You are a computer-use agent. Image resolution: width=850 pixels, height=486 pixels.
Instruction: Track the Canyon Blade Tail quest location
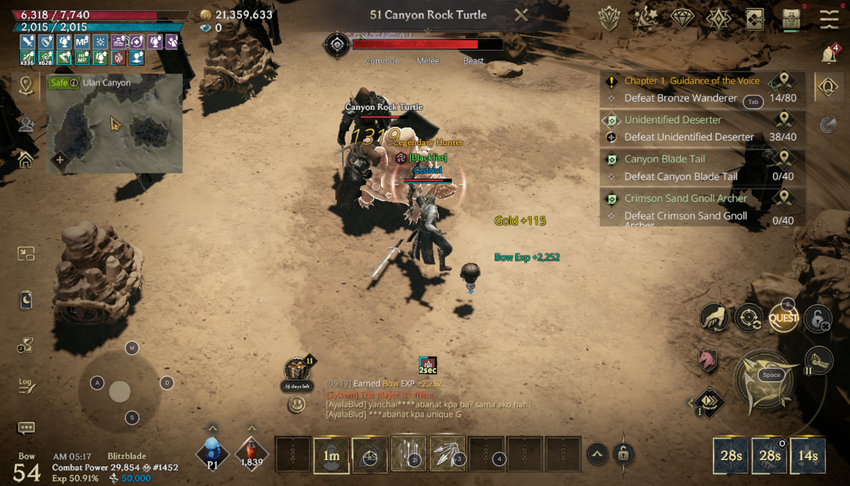coord(784,159)
